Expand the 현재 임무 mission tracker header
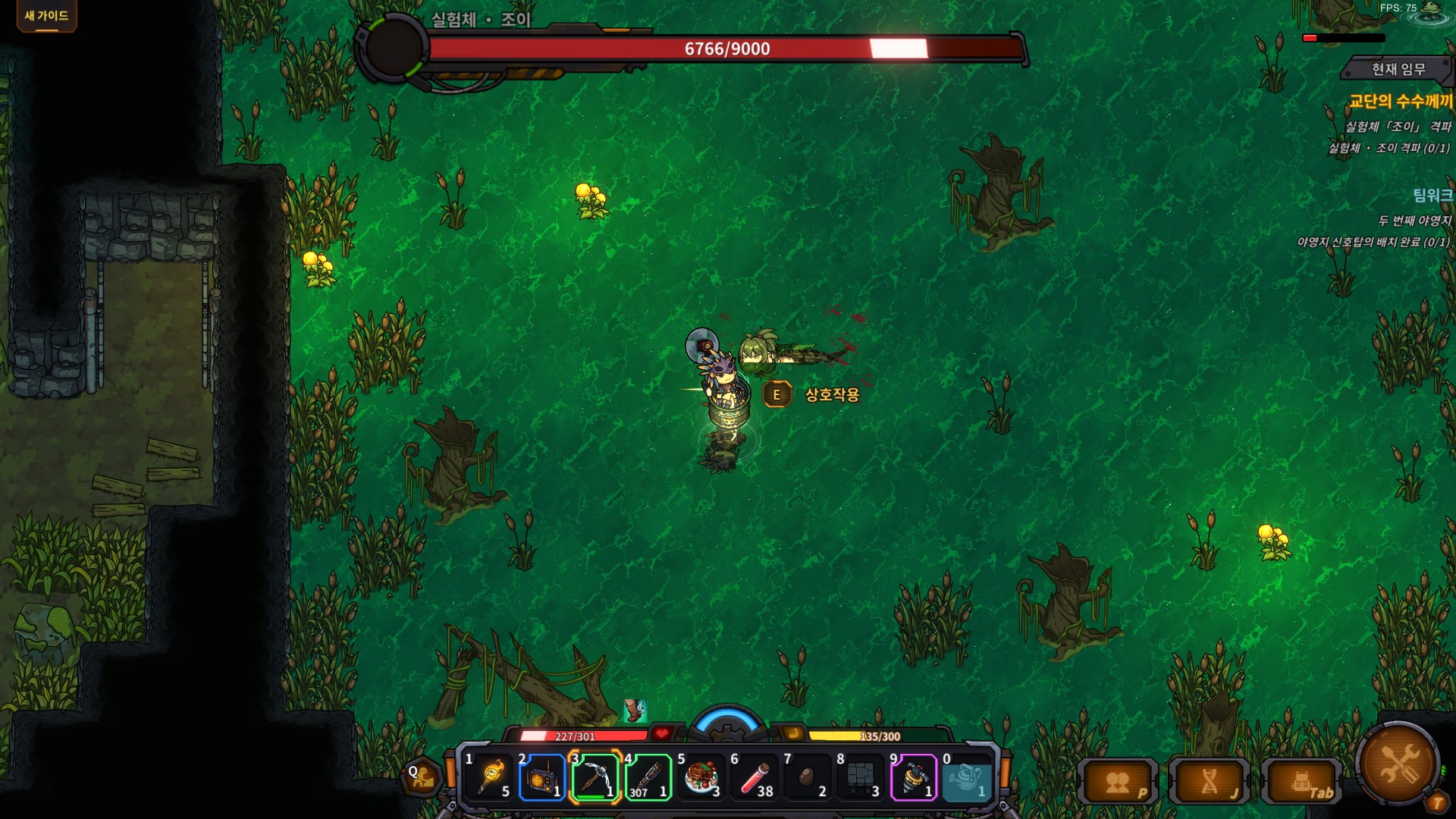This screenshot has width=1456, height=819. pyautogui.click(x=1398, y=69)
